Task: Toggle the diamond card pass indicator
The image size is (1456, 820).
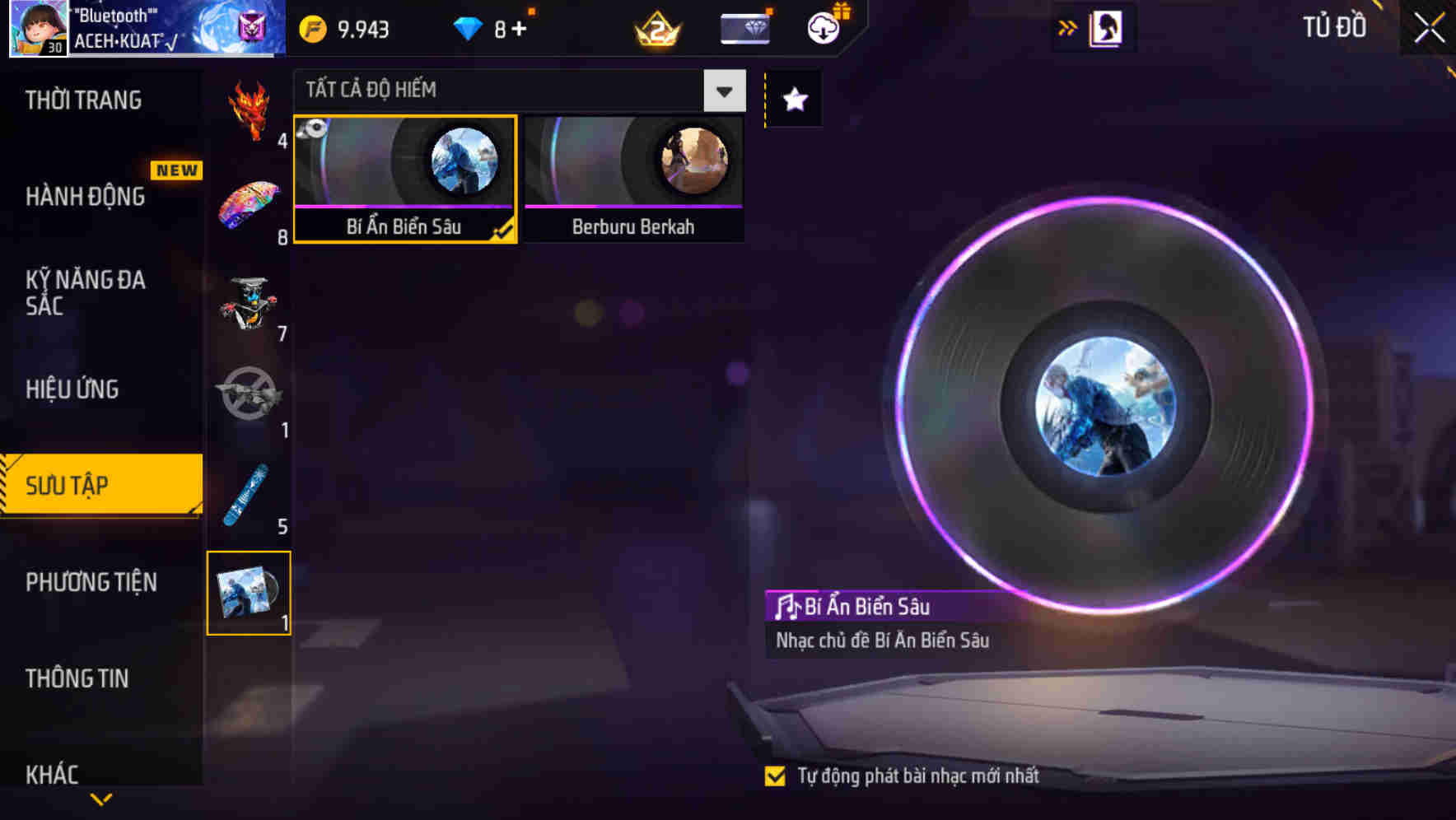Action: tap(744, 26)
